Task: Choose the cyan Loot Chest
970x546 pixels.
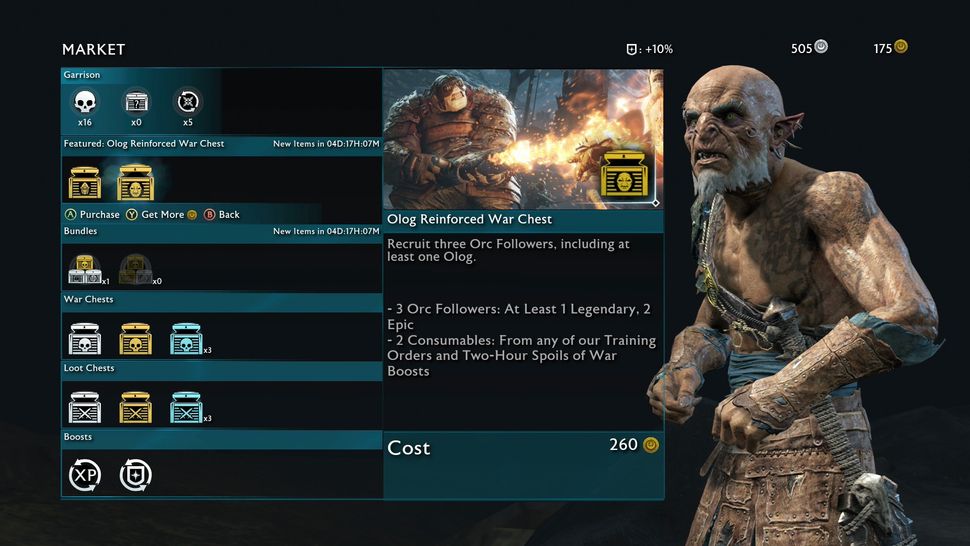Action: tap(186, 407)
